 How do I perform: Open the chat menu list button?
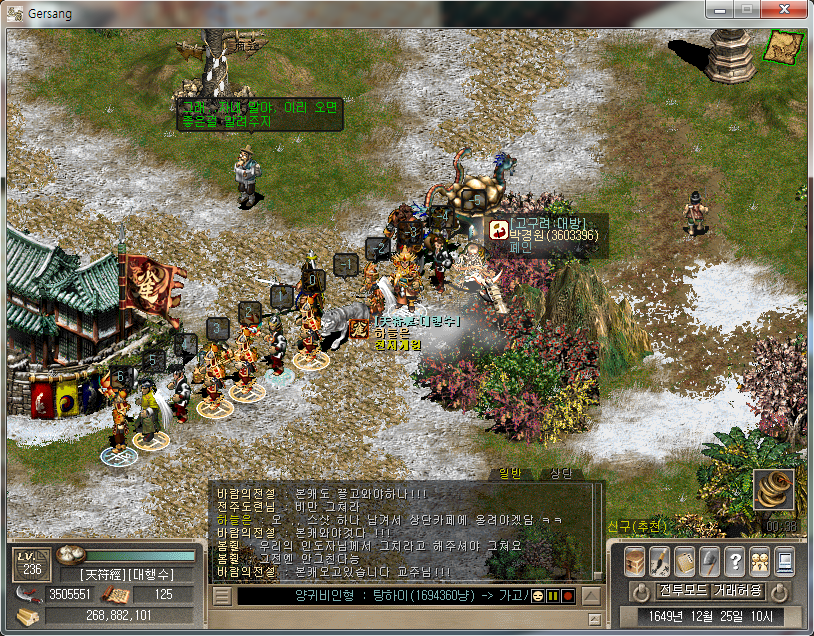click(222, 597)
